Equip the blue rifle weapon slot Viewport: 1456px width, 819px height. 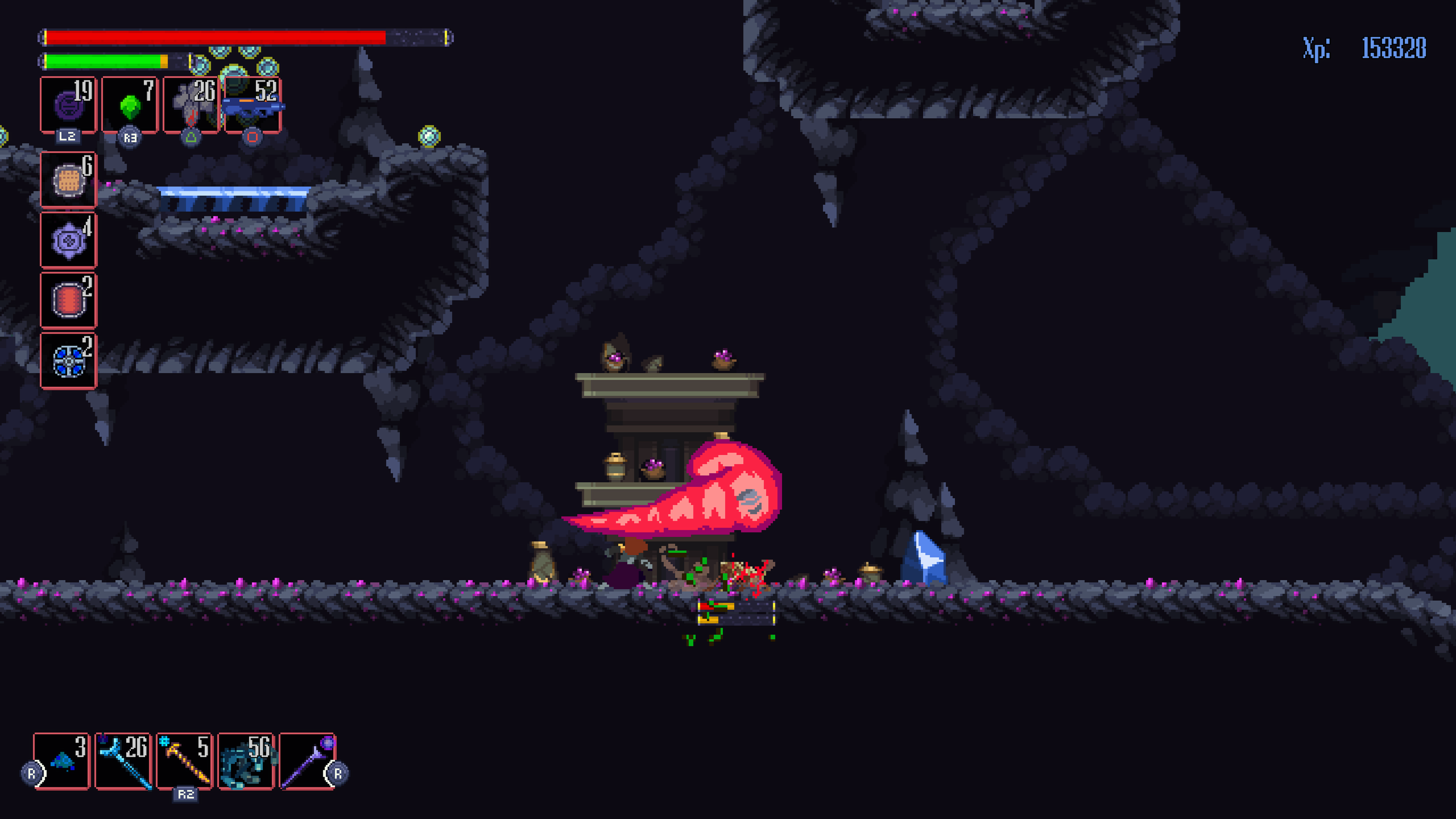pyautogui.click(x=253, y=105)
